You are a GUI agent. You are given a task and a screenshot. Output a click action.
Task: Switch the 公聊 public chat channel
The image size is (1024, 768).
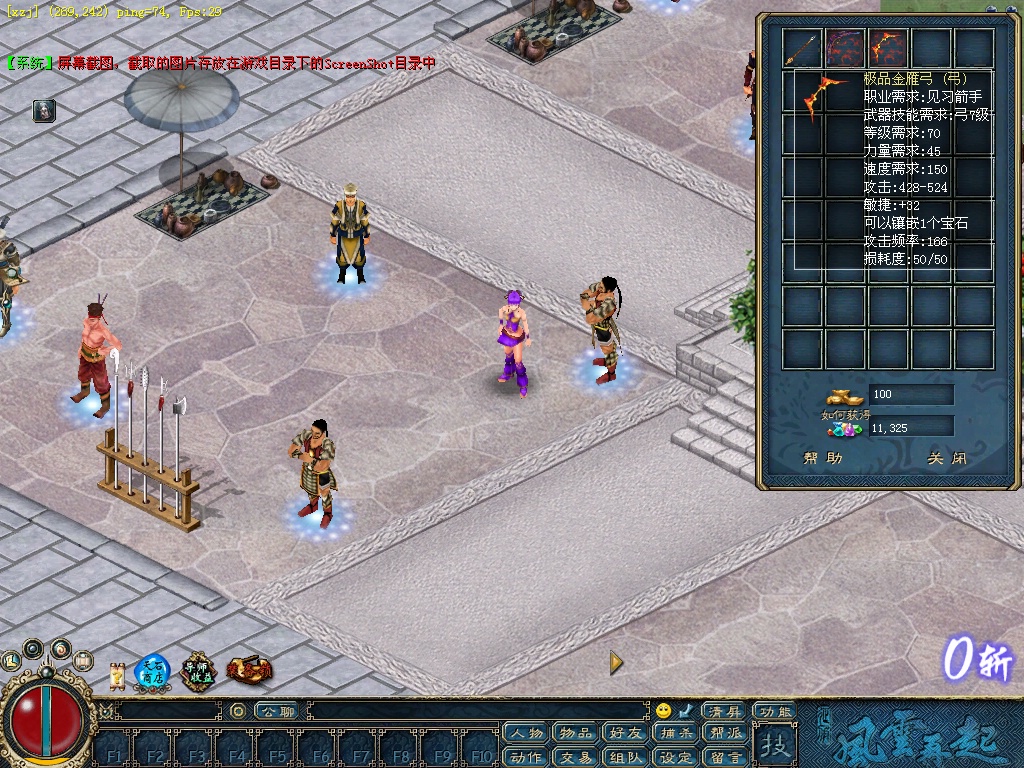point(276,711)
